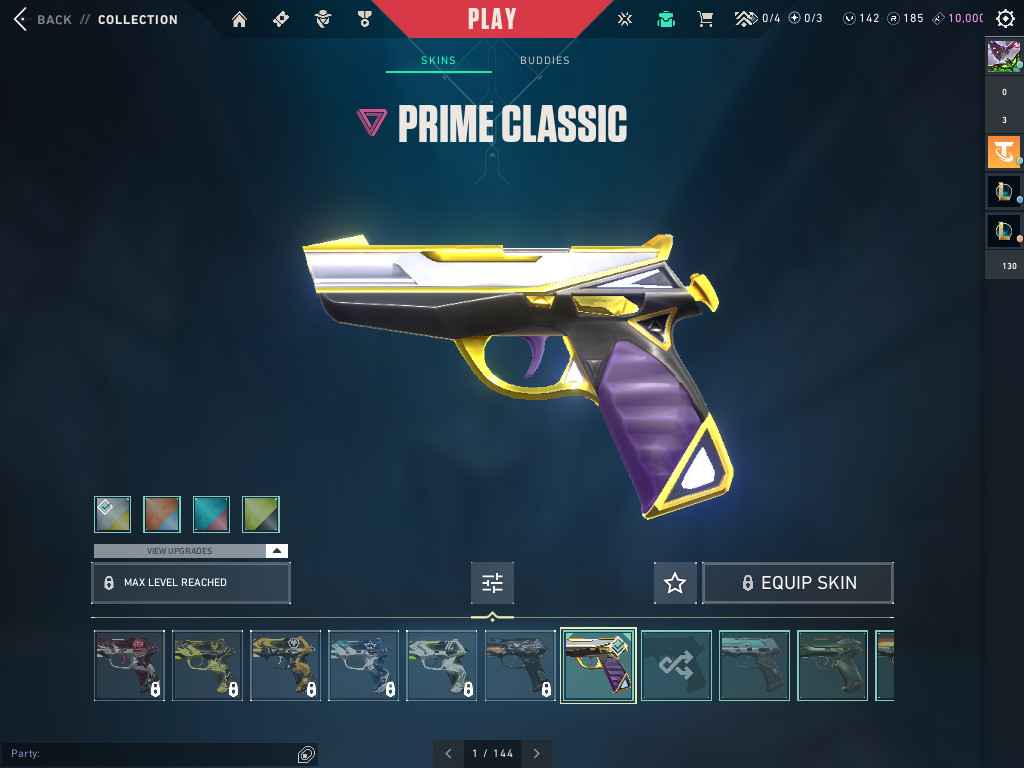Favorite this skin with the star button
This screenshot has height=768, width=1024.
675,583
